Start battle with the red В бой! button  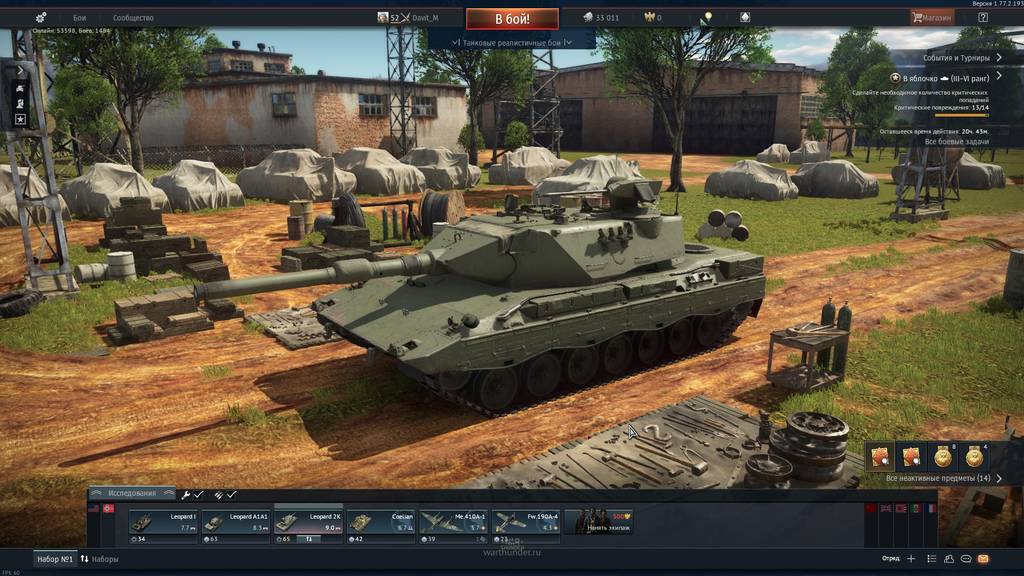pos(511,18)
